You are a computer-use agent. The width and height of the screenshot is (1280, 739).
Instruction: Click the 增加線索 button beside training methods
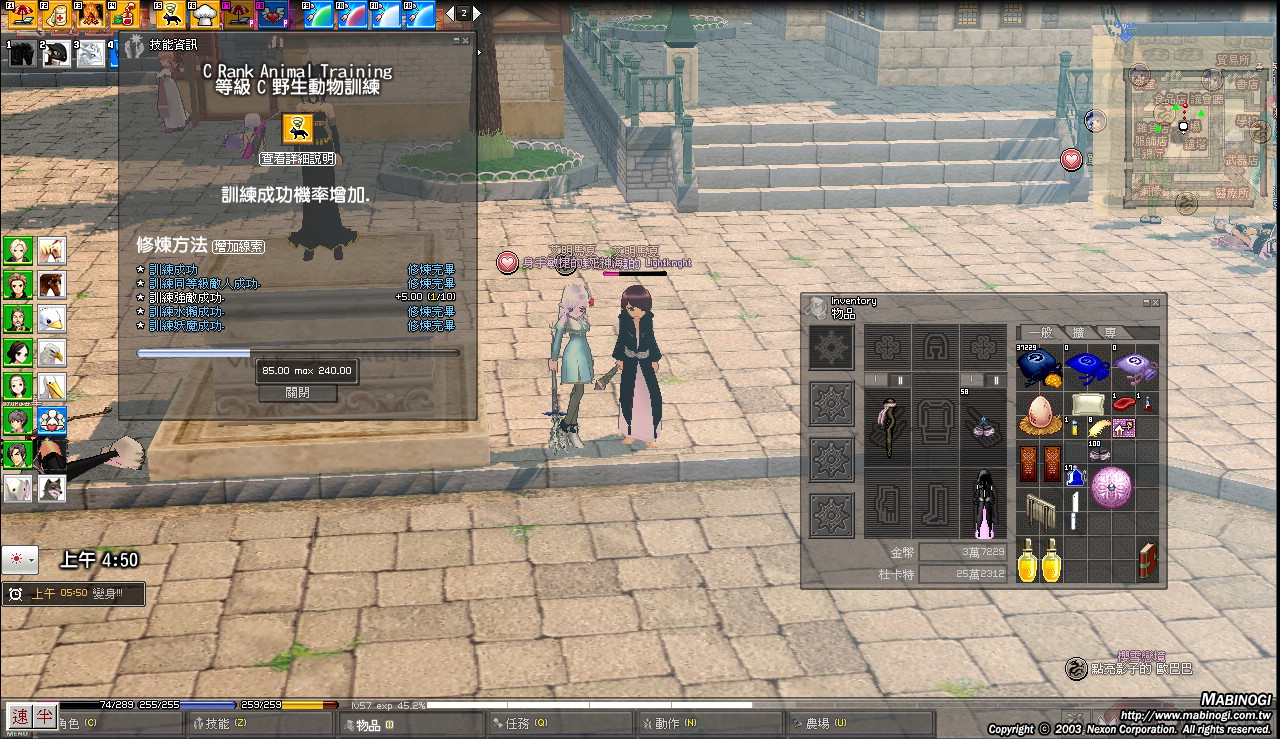(239, 246)
